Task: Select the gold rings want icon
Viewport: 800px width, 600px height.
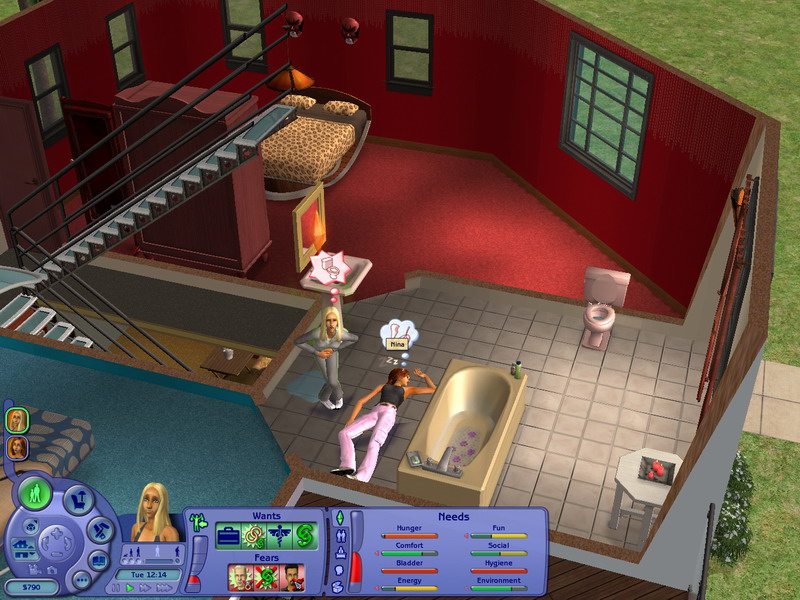Action: (x=254, y=535)
